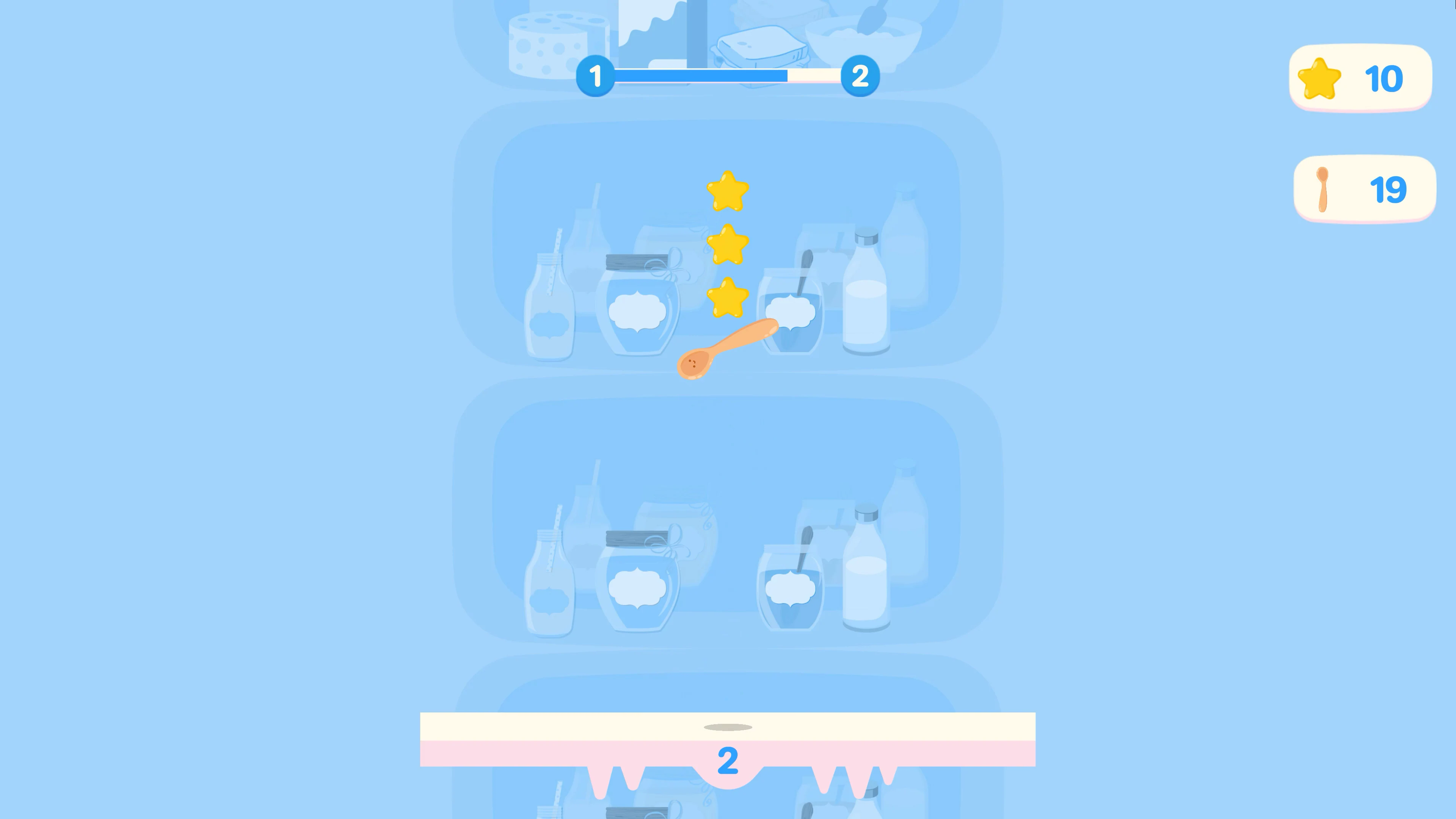Select the level 1 circle badge
Image resolution: width=1456 pixels, height=819 pixels.
point(596,77)
